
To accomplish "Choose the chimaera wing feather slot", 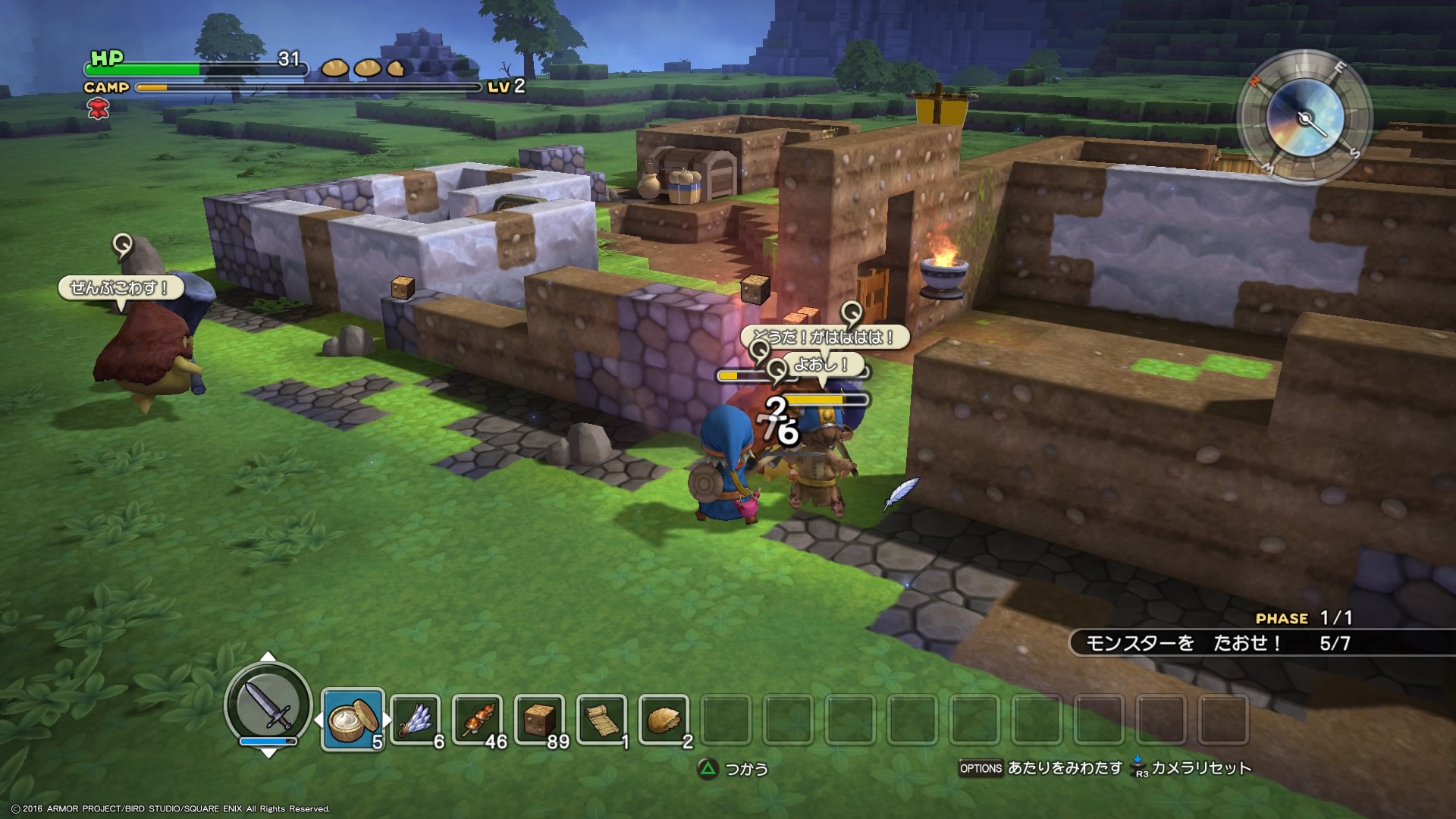I will [x=416, y=719].
